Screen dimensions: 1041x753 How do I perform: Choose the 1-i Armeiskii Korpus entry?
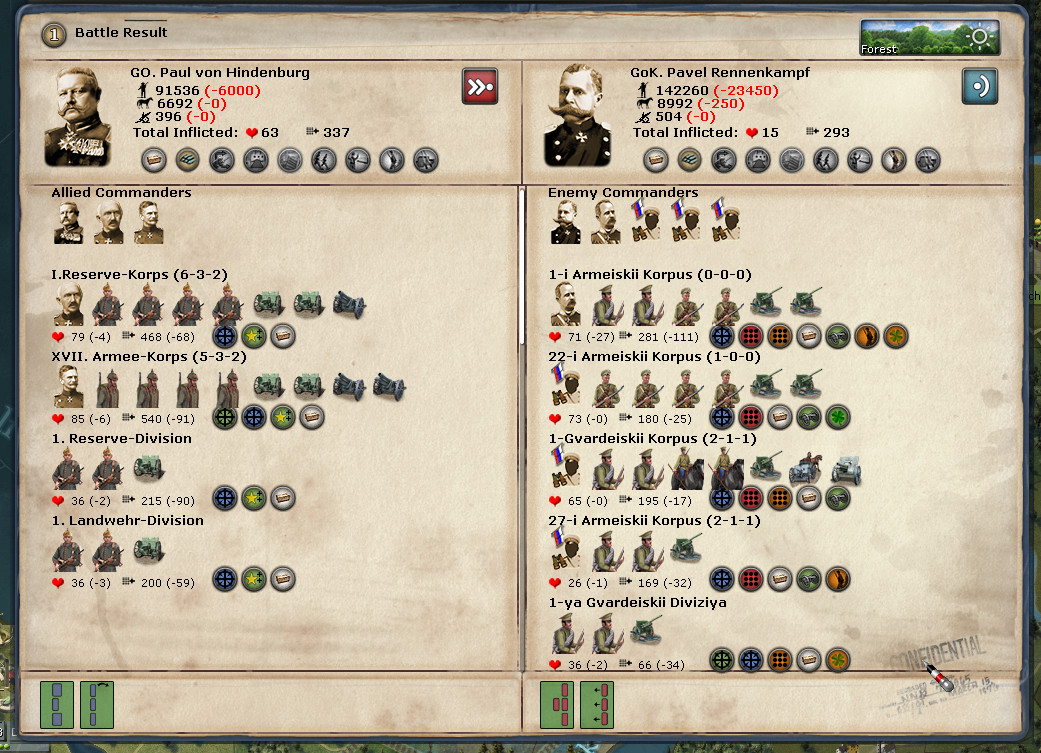pyautogui.click(x=649, y=274)
